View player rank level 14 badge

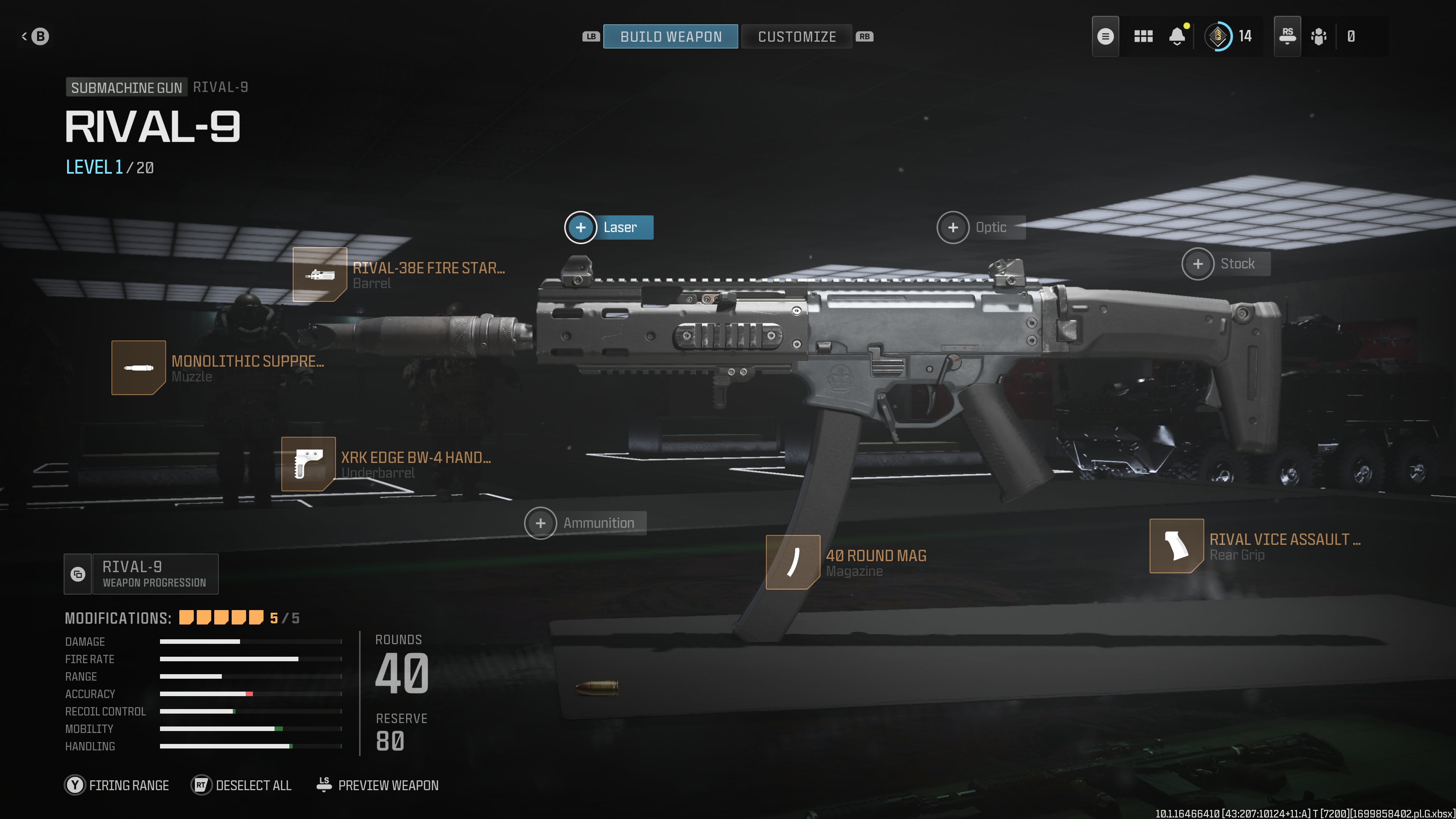click(1218, 37)
